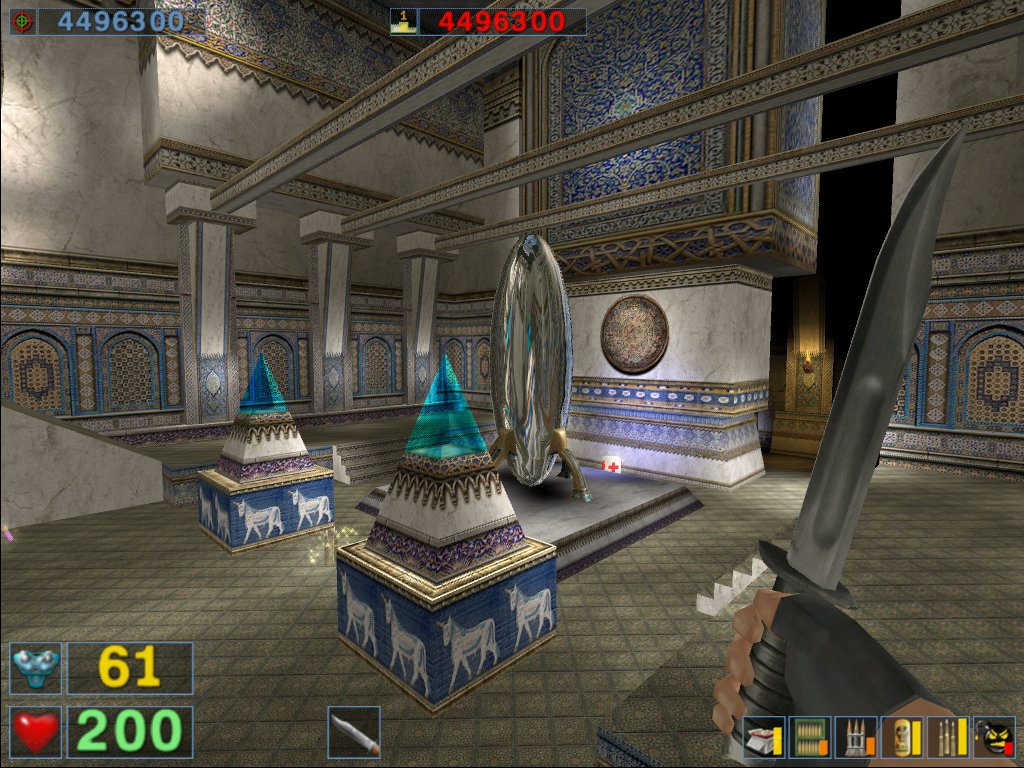Activate the angry-face serious bomb icon
Screen dimensions: 1024x768
[x=994, y=738]
